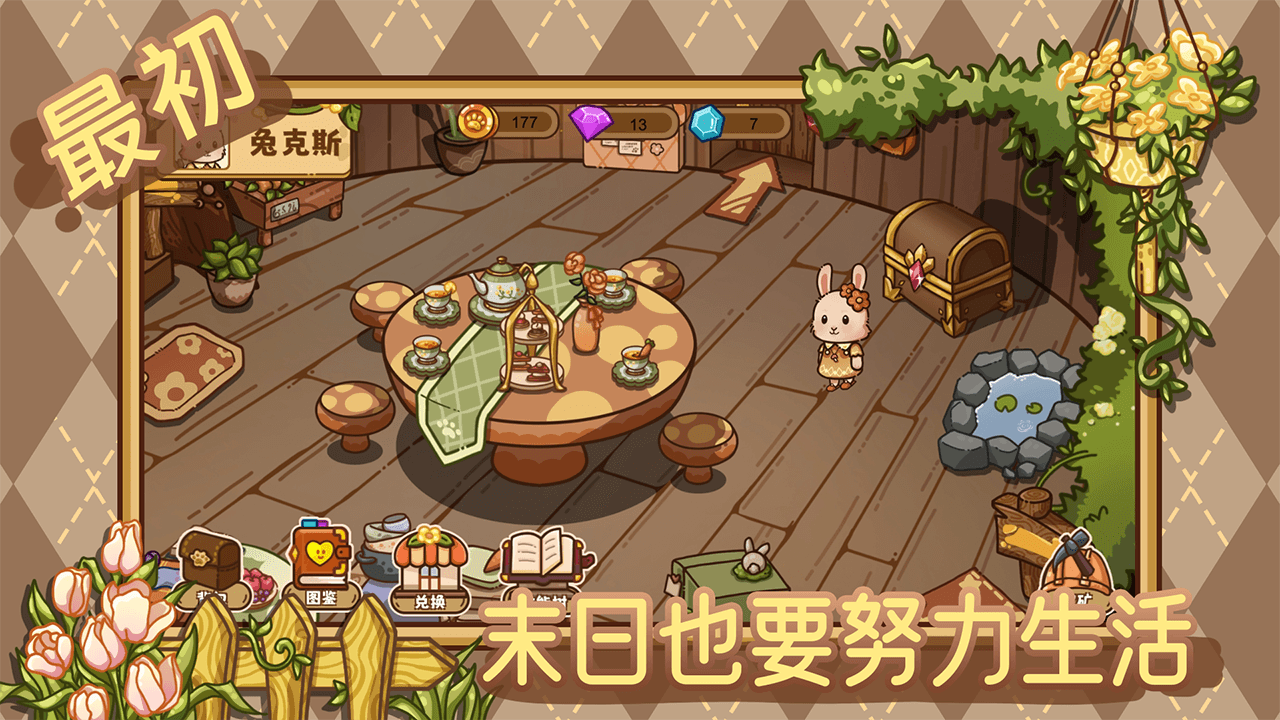Viewport: 1280px width, 720px height.
Task: Click the purple gem currency icon
Action: point(589,120)
